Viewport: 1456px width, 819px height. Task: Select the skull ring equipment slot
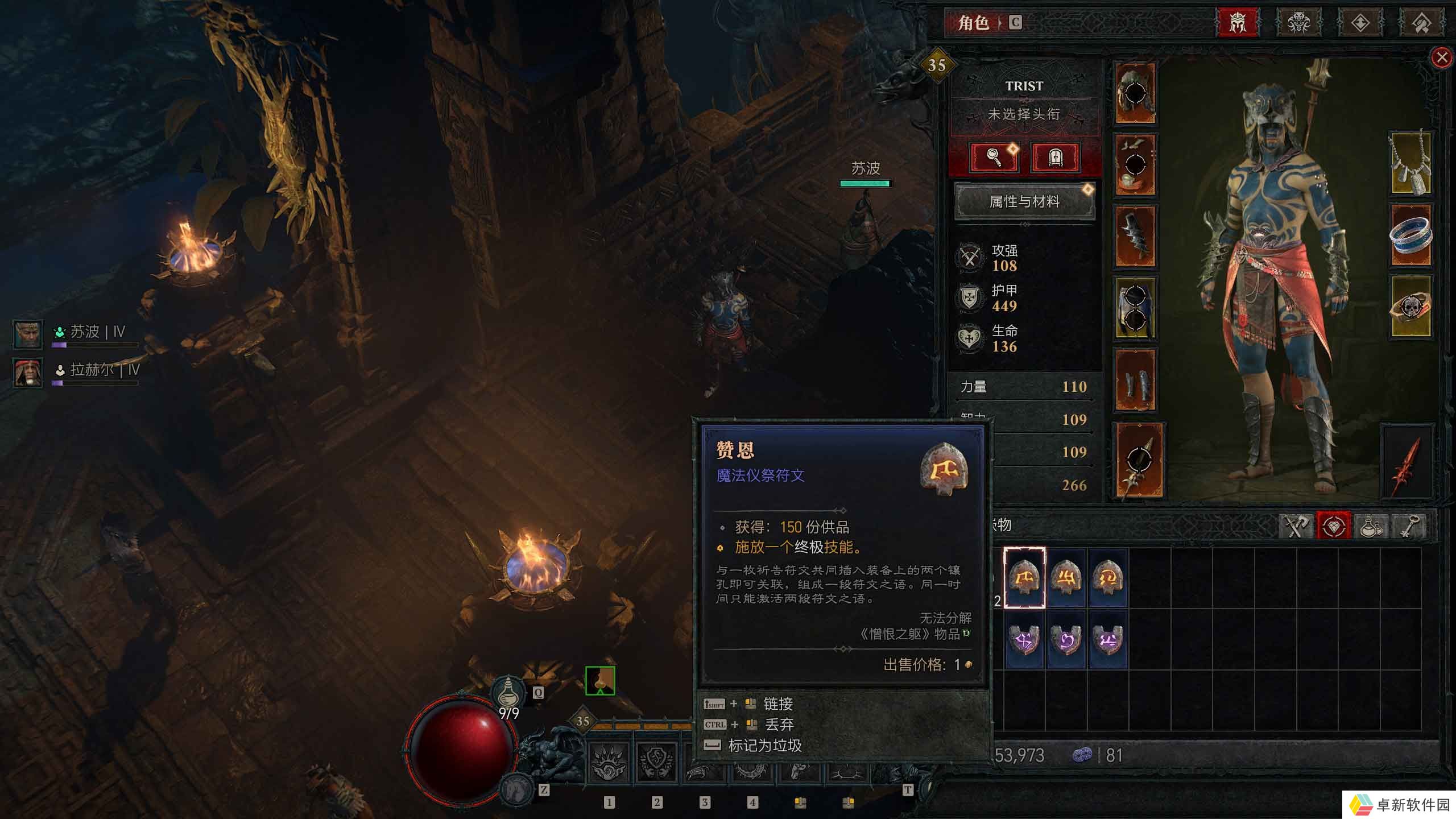(x=1410, y=307)
